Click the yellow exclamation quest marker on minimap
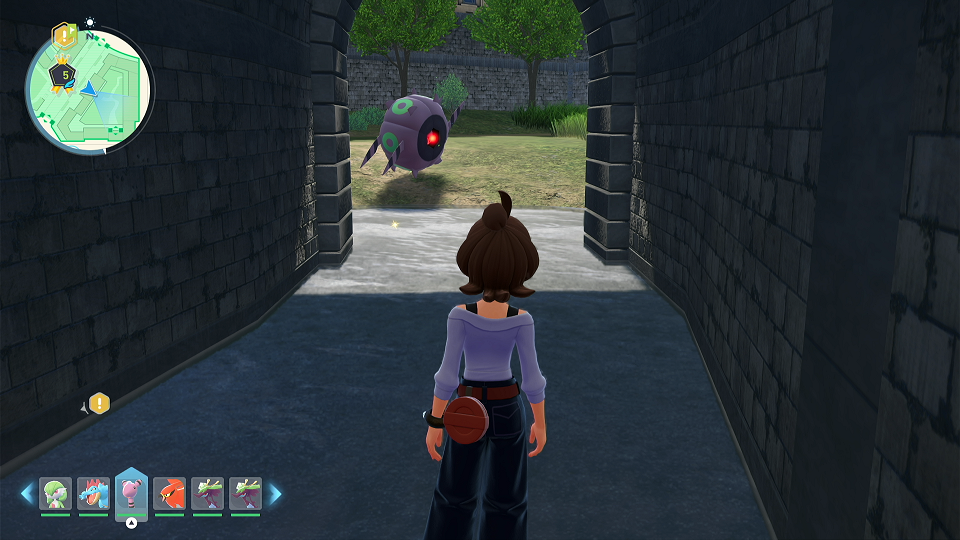 pos(63,36)
